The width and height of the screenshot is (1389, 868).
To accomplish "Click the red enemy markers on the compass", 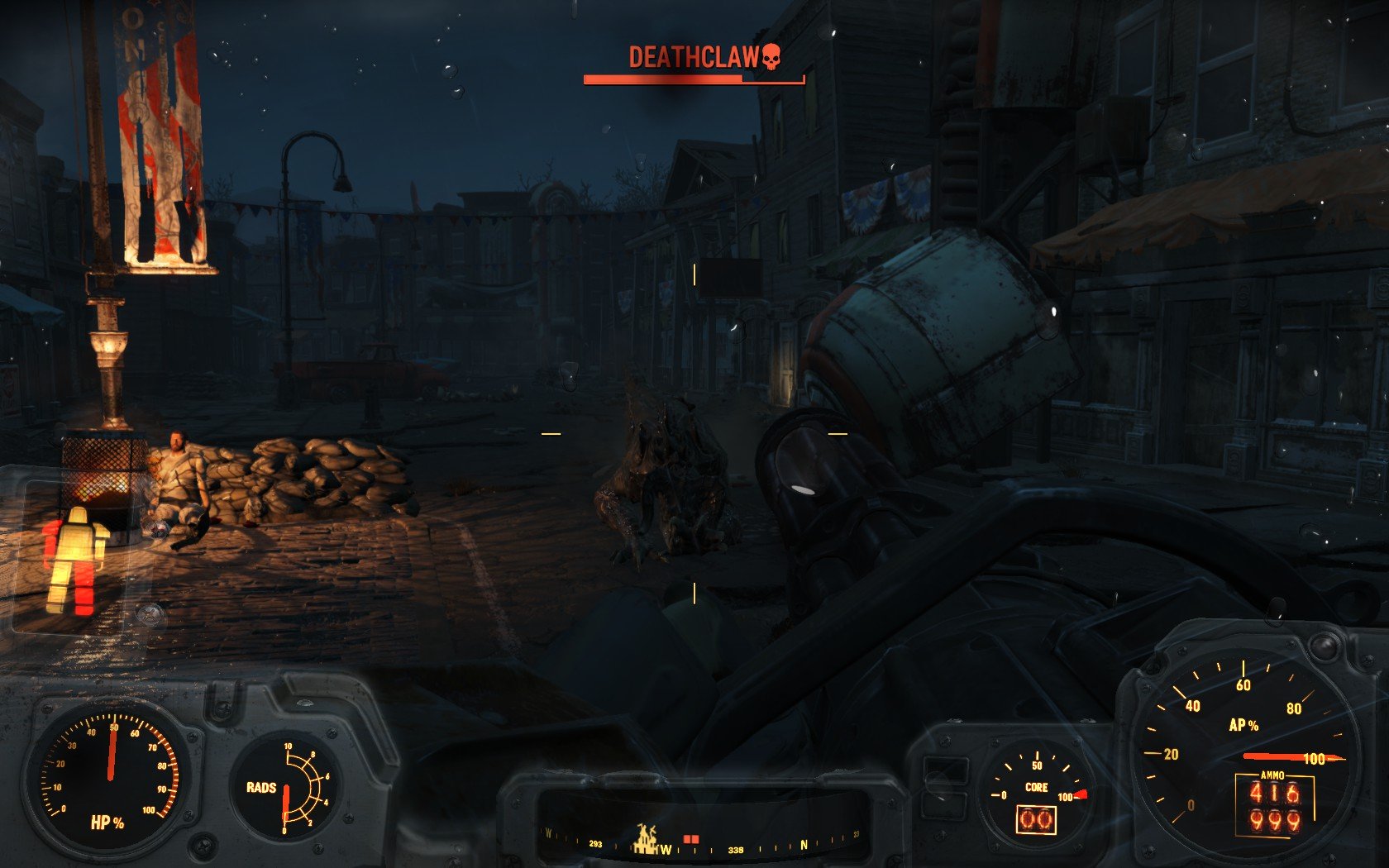I will (x=691, y=839).
